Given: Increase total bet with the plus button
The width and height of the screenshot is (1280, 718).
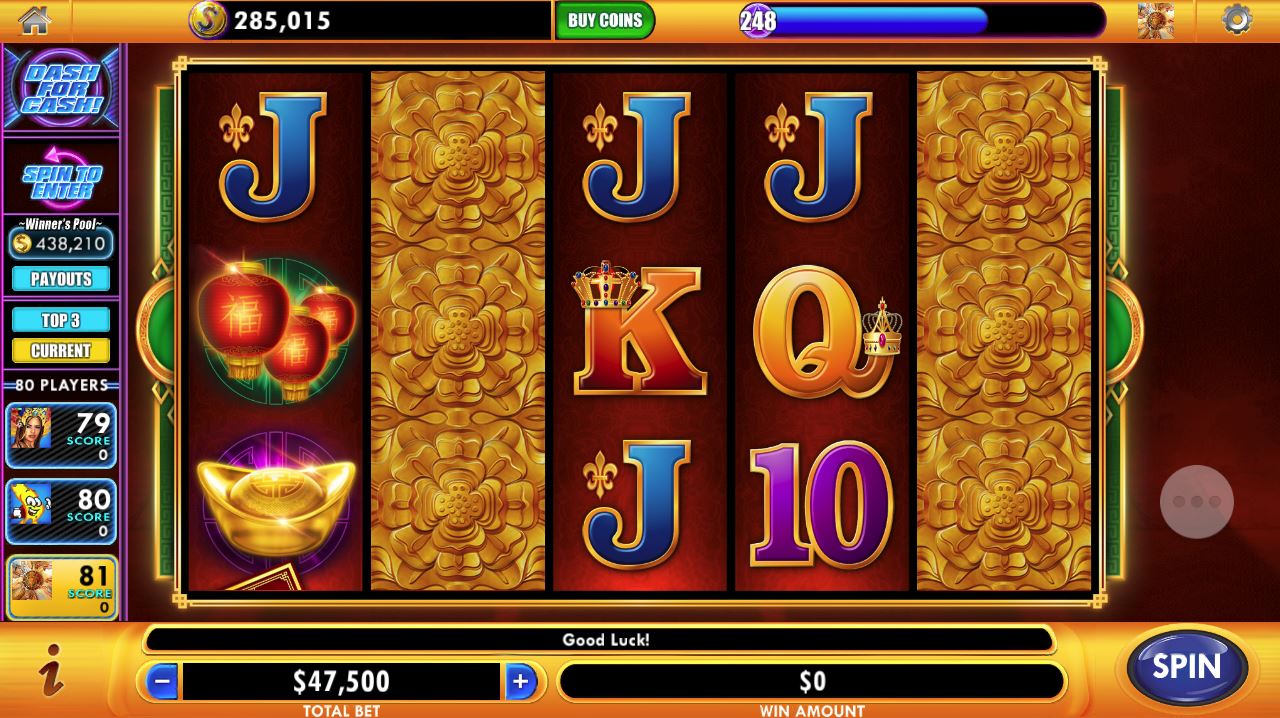Looking at the screenshot, I should [520, 682].
